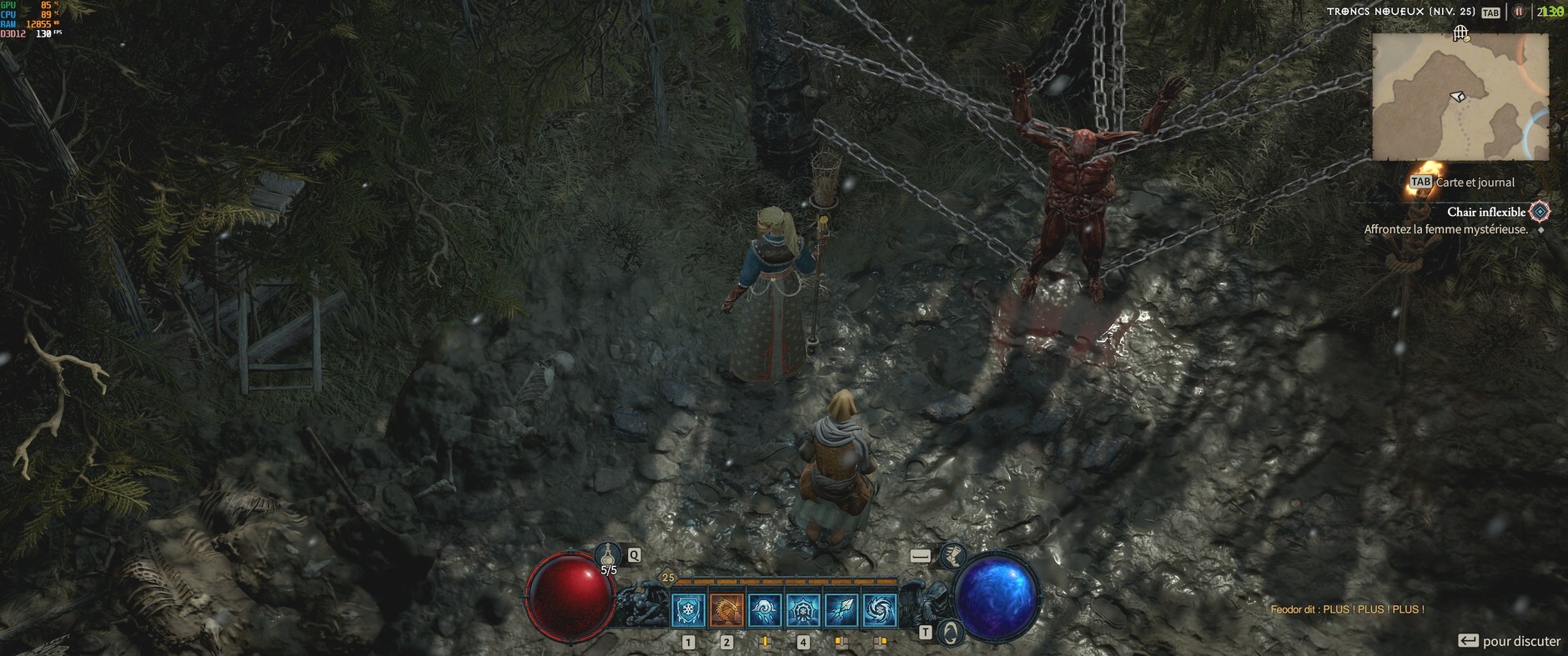Use the swirling frost cloud skill
1568x656 pixels.
(x=765, y=610)
